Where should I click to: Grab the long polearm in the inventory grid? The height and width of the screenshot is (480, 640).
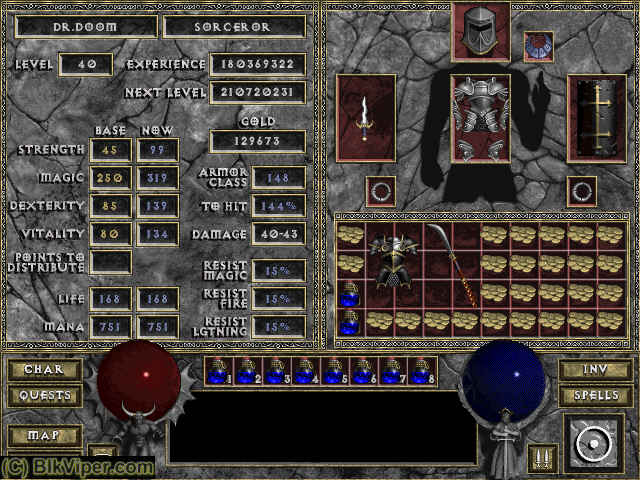(x=452, y=263)
